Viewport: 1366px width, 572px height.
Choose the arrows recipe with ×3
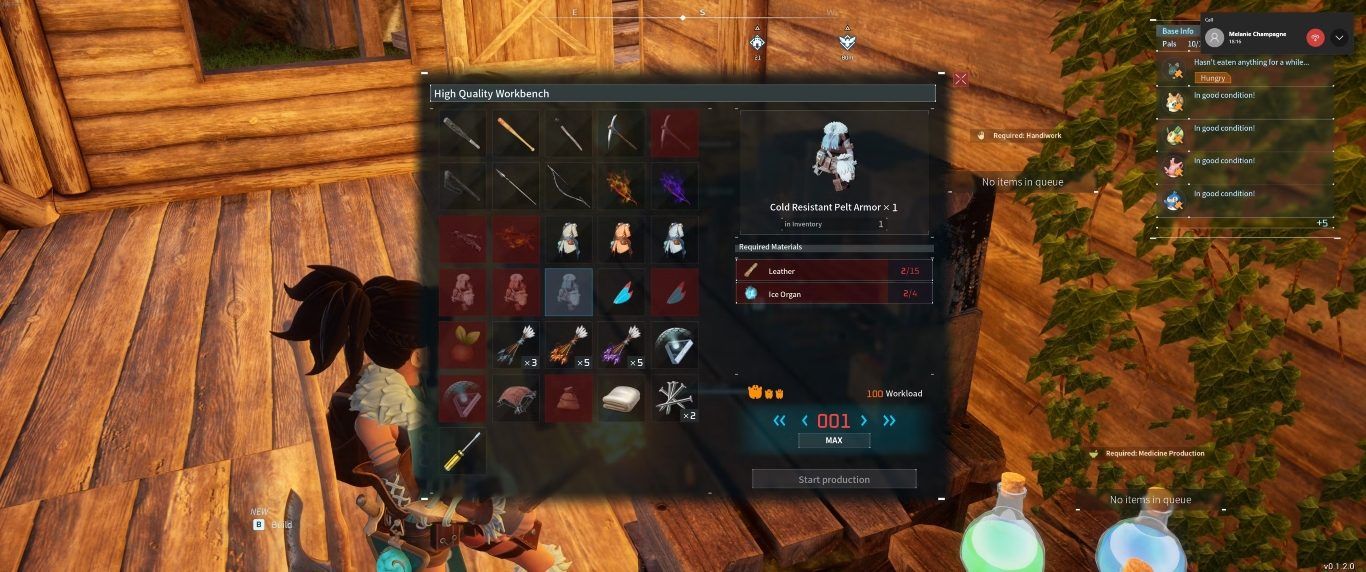(516, 345)
